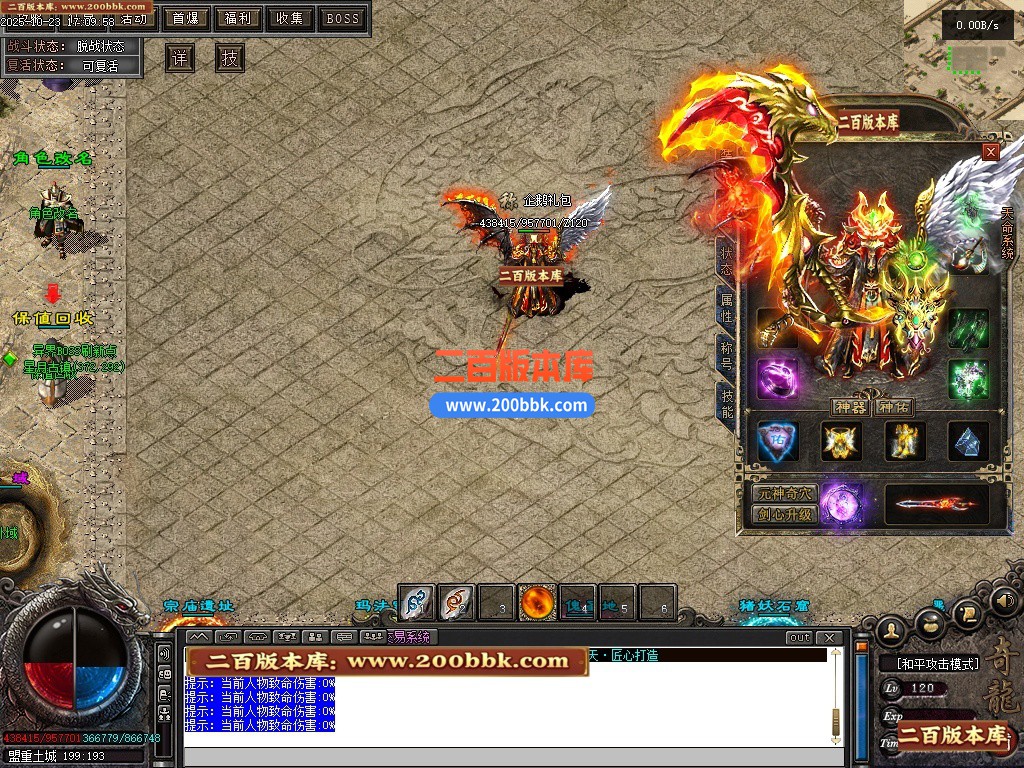Open the 首爆 menu button
The width and height of the screenshot is (1024, 768).
pyautogui.click(x=185, y=18)
